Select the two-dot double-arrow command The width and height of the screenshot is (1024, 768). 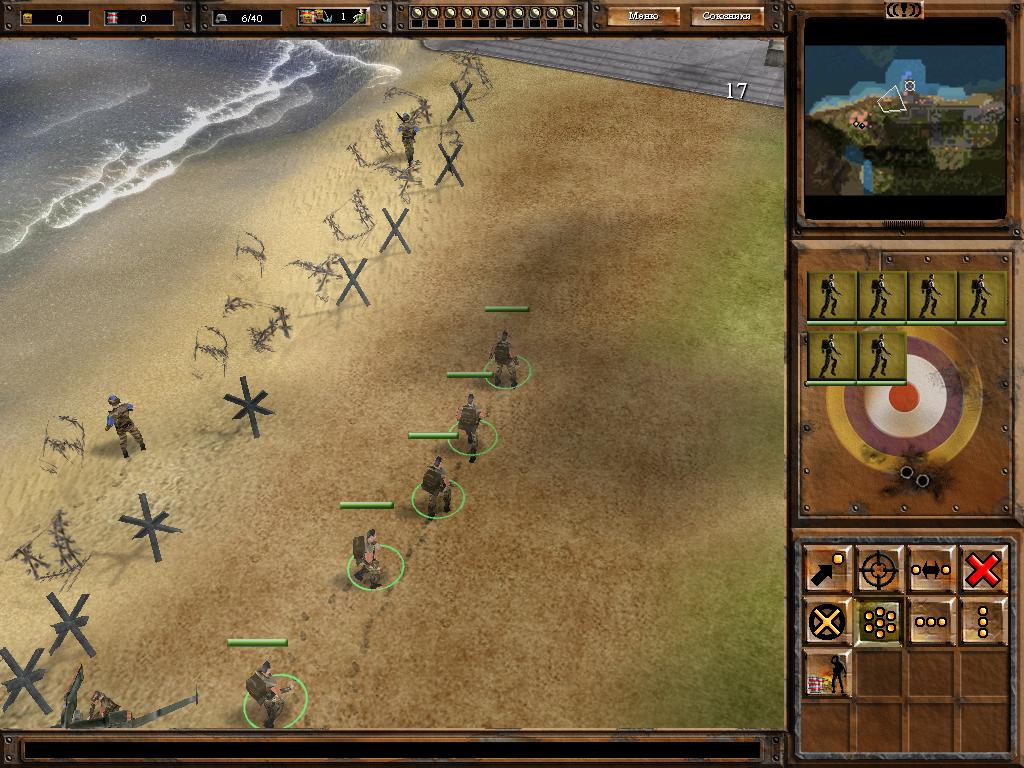[x=931, y=570]
